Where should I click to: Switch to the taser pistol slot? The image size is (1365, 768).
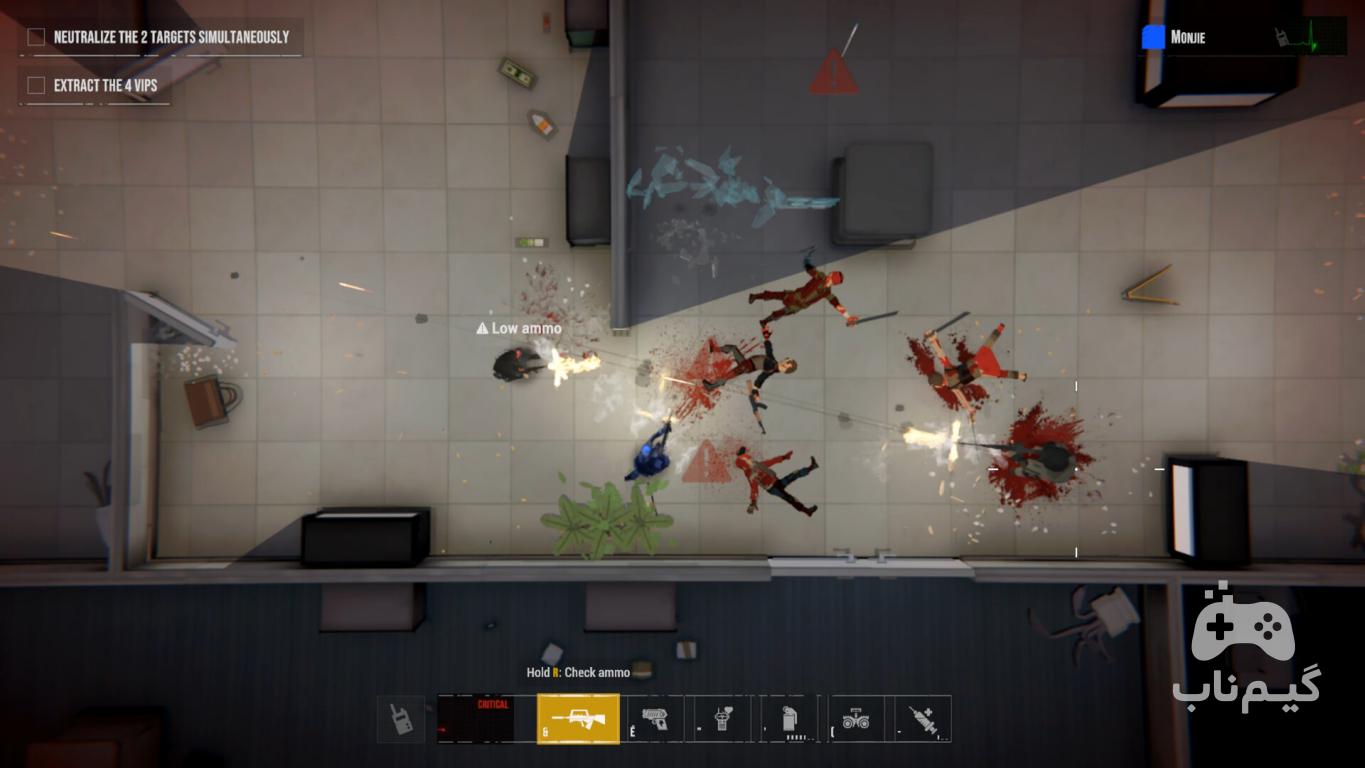point(655,718)
